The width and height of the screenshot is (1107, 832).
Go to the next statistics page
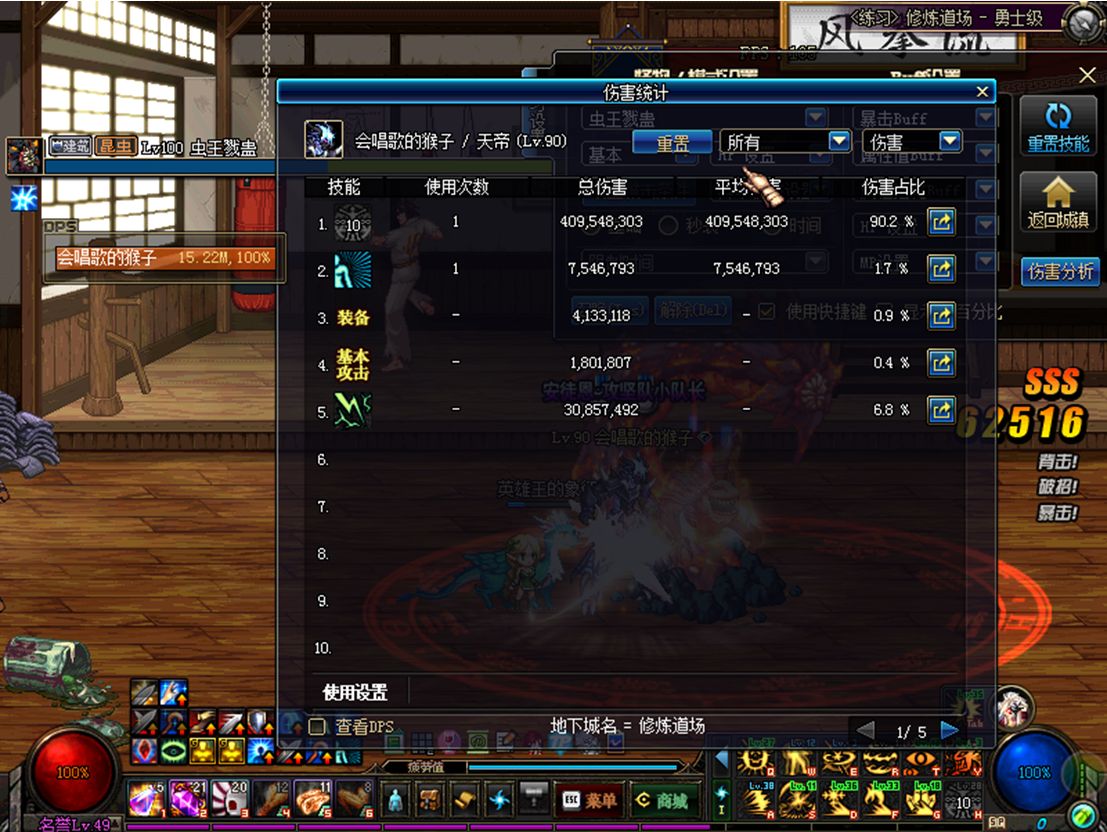[949, 731]
